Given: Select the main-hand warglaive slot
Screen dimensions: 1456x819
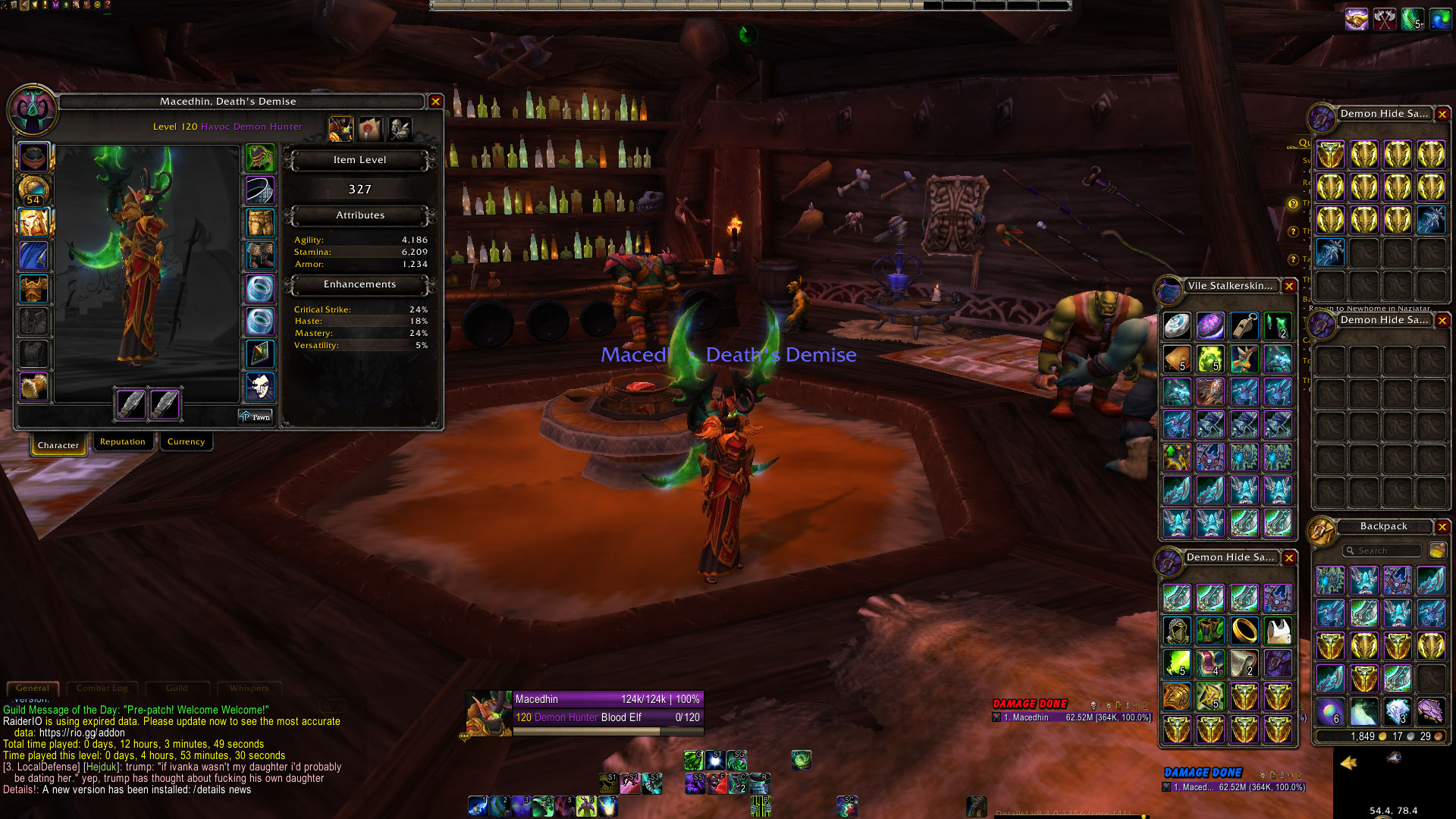Looking at the screenshot, I should tap(130, 403).
